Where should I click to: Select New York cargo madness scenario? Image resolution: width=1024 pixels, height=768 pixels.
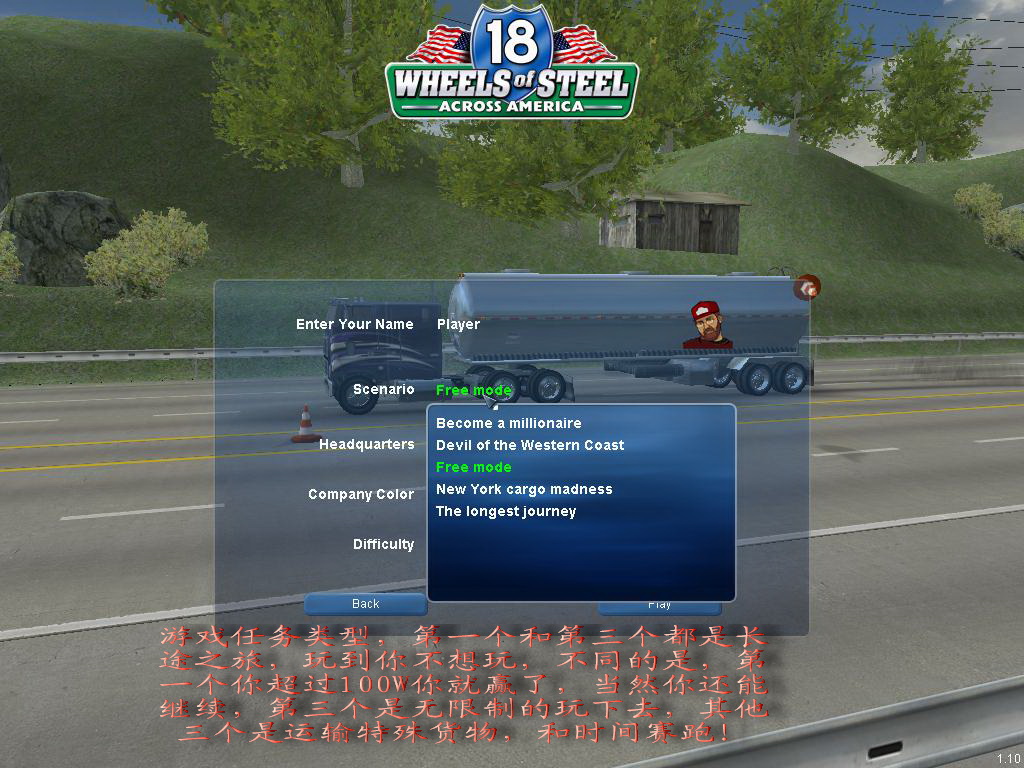click(x=523, y=489)
